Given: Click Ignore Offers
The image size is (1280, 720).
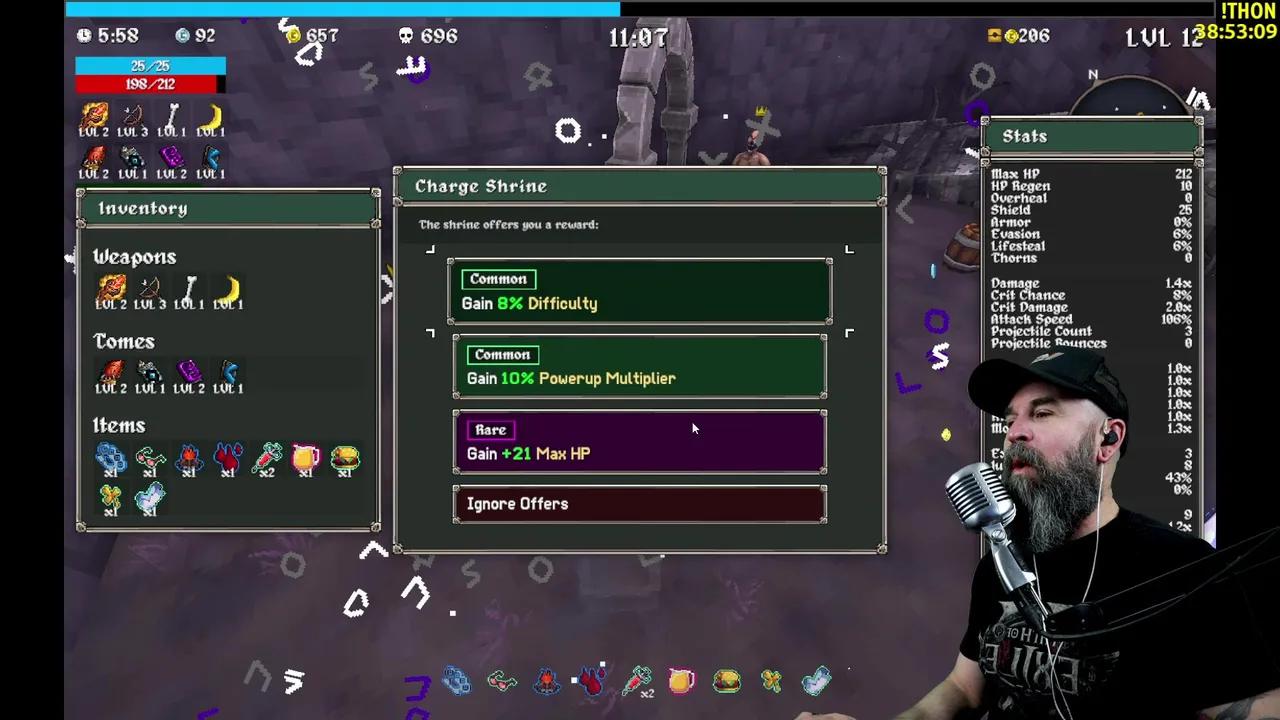Looking at the screenshot, I should (x=640, y=503).
